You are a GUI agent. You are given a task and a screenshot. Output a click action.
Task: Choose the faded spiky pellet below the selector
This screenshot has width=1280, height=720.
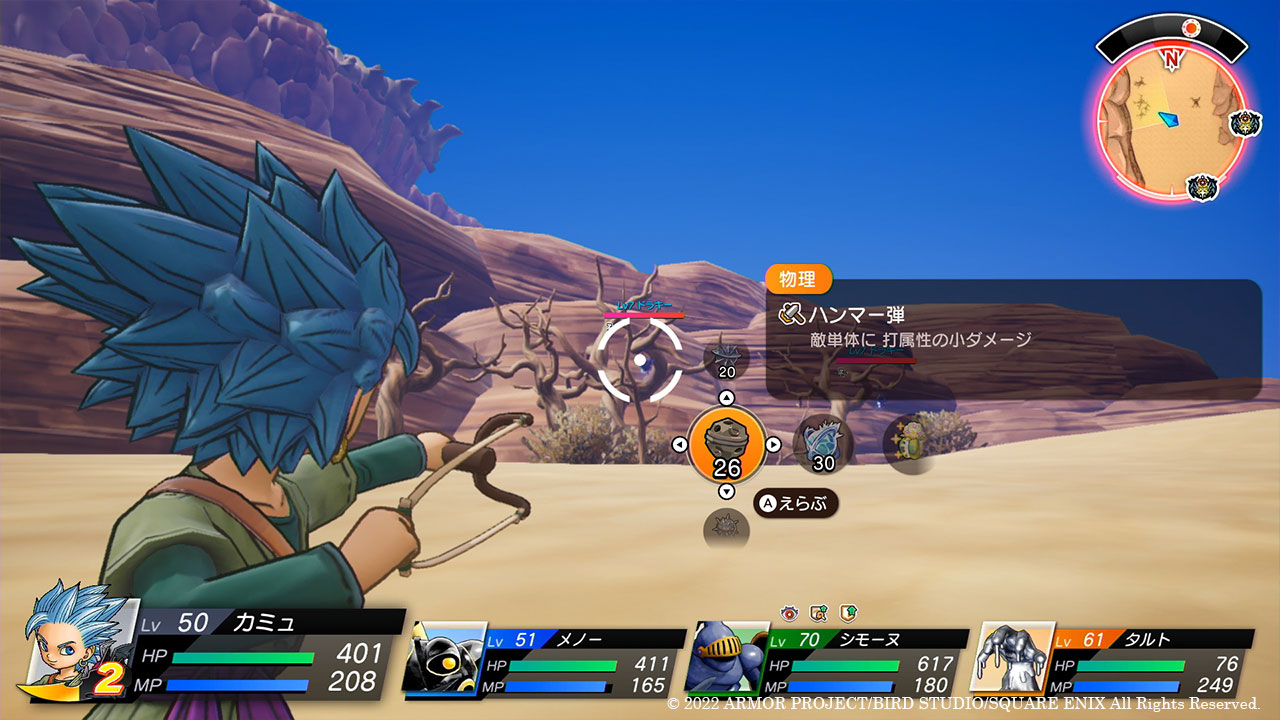click(726, 527)
